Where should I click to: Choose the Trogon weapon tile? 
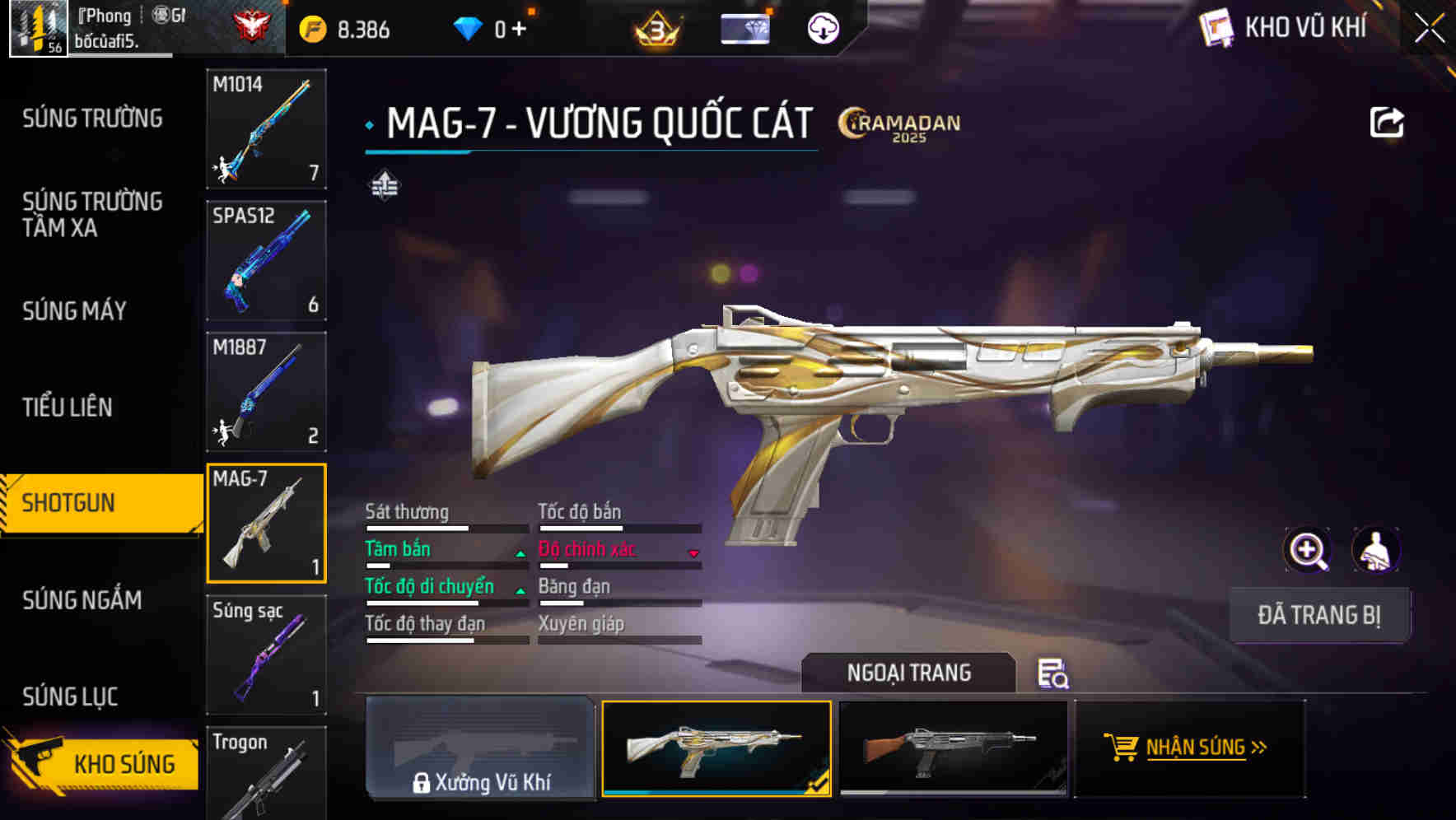[x=266, y=772]
